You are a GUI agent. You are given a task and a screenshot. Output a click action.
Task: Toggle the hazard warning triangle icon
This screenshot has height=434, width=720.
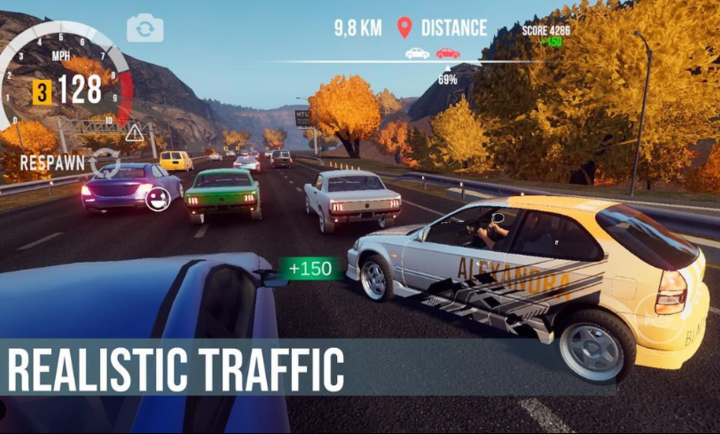135,132
